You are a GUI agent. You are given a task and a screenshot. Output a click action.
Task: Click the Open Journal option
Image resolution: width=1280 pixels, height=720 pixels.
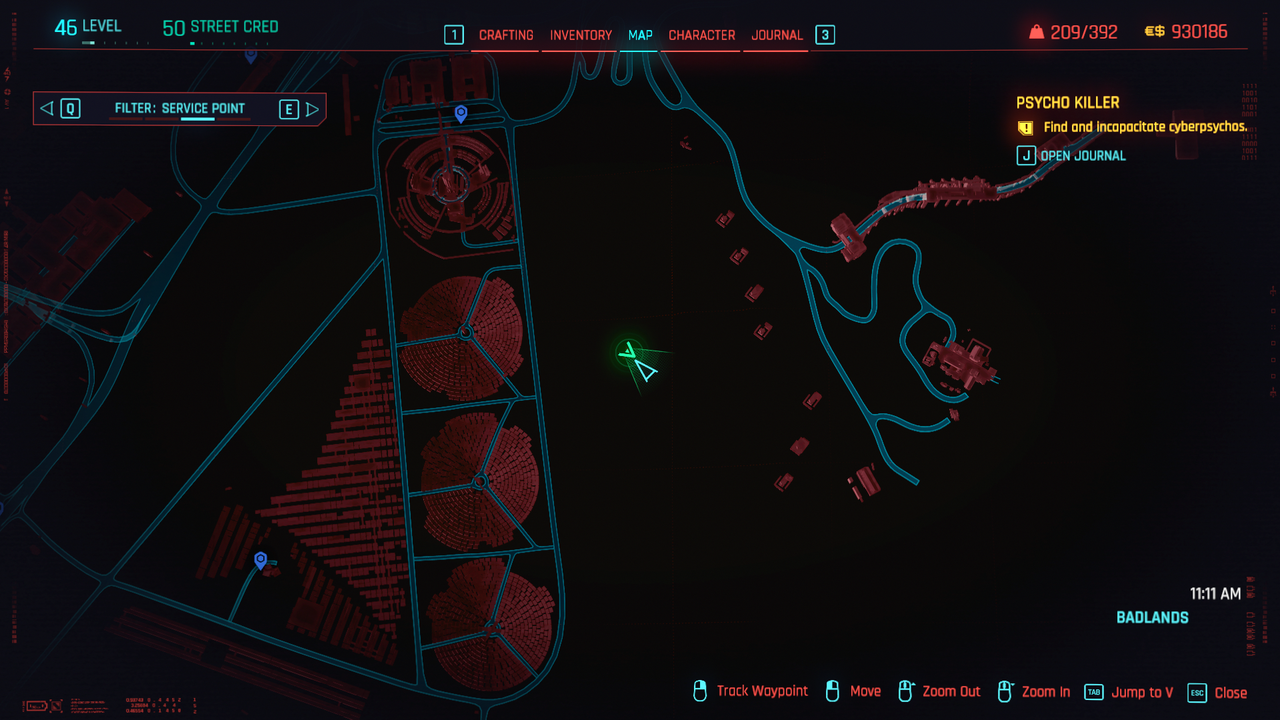point(1082,156)
